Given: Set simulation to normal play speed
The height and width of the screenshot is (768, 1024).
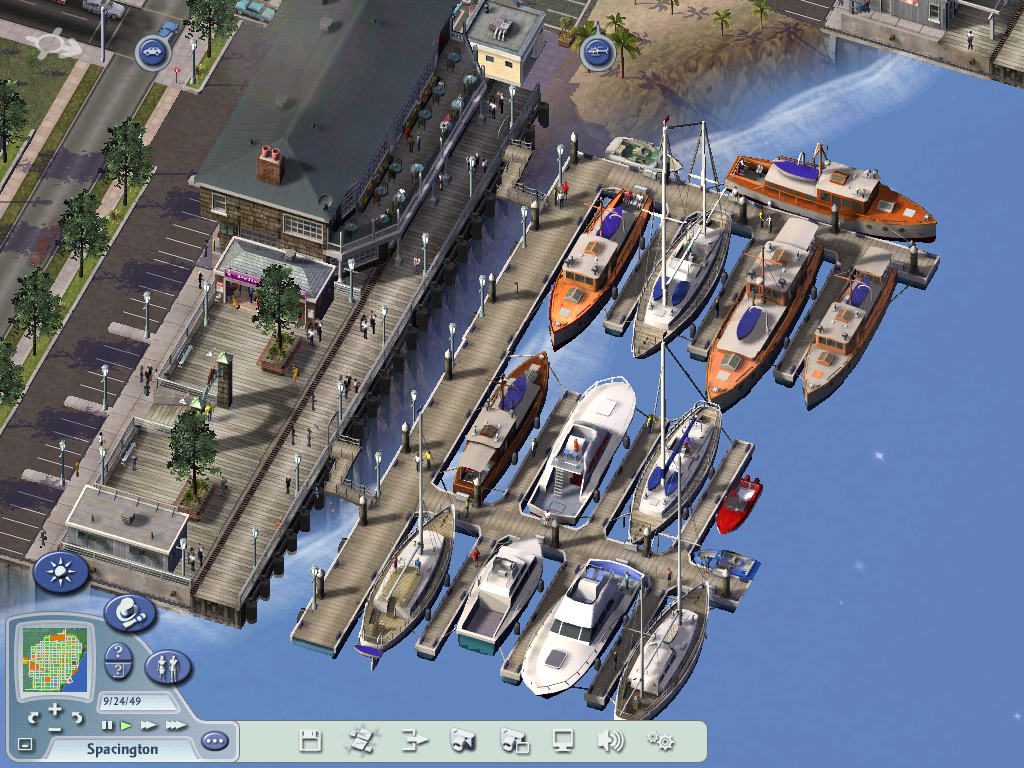Looking at the screenshot, I should [127, 724].
